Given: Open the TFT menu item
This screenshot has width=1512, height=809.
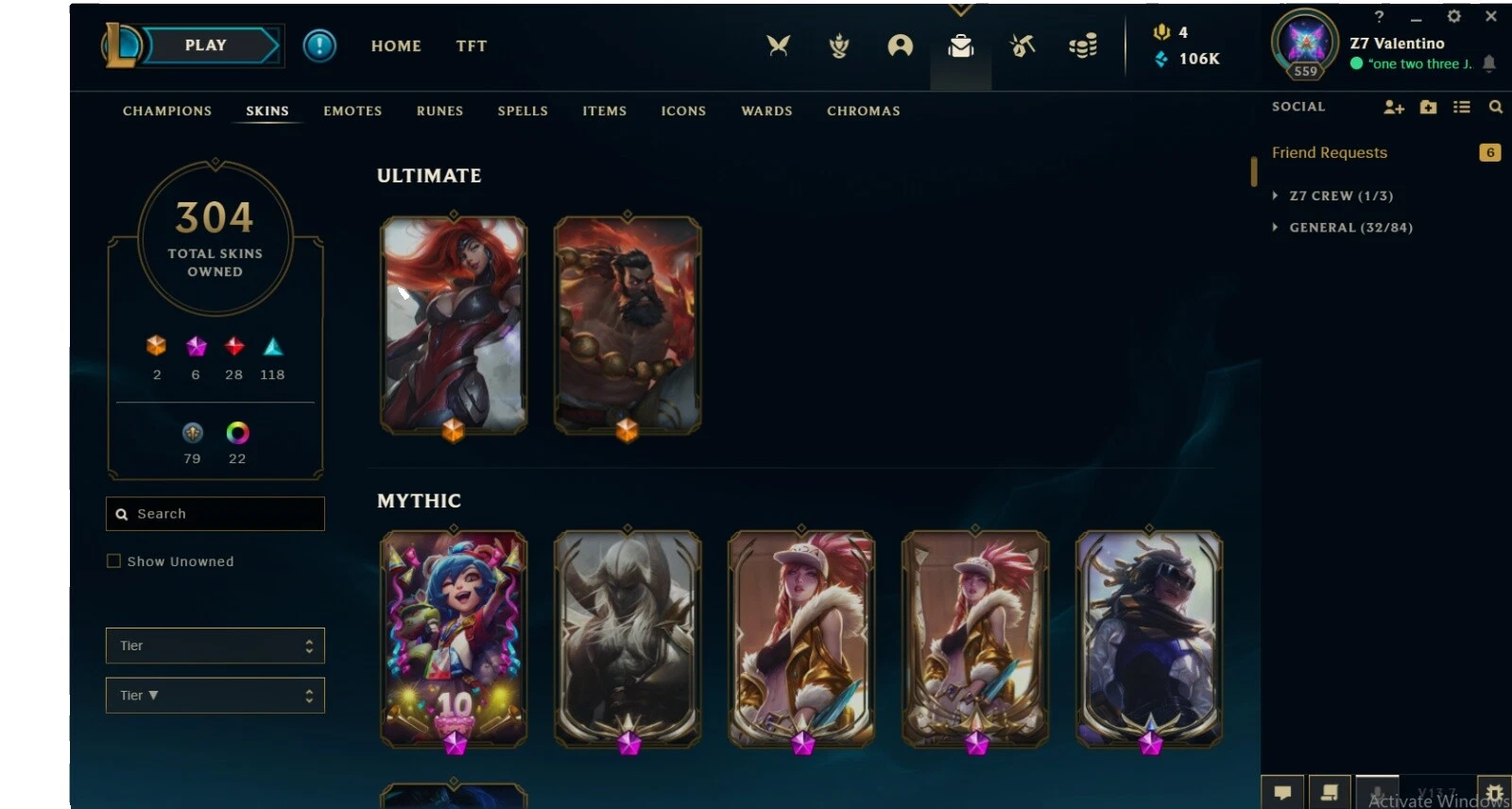Looking at the screenshot, I should (x=471, y=45).
